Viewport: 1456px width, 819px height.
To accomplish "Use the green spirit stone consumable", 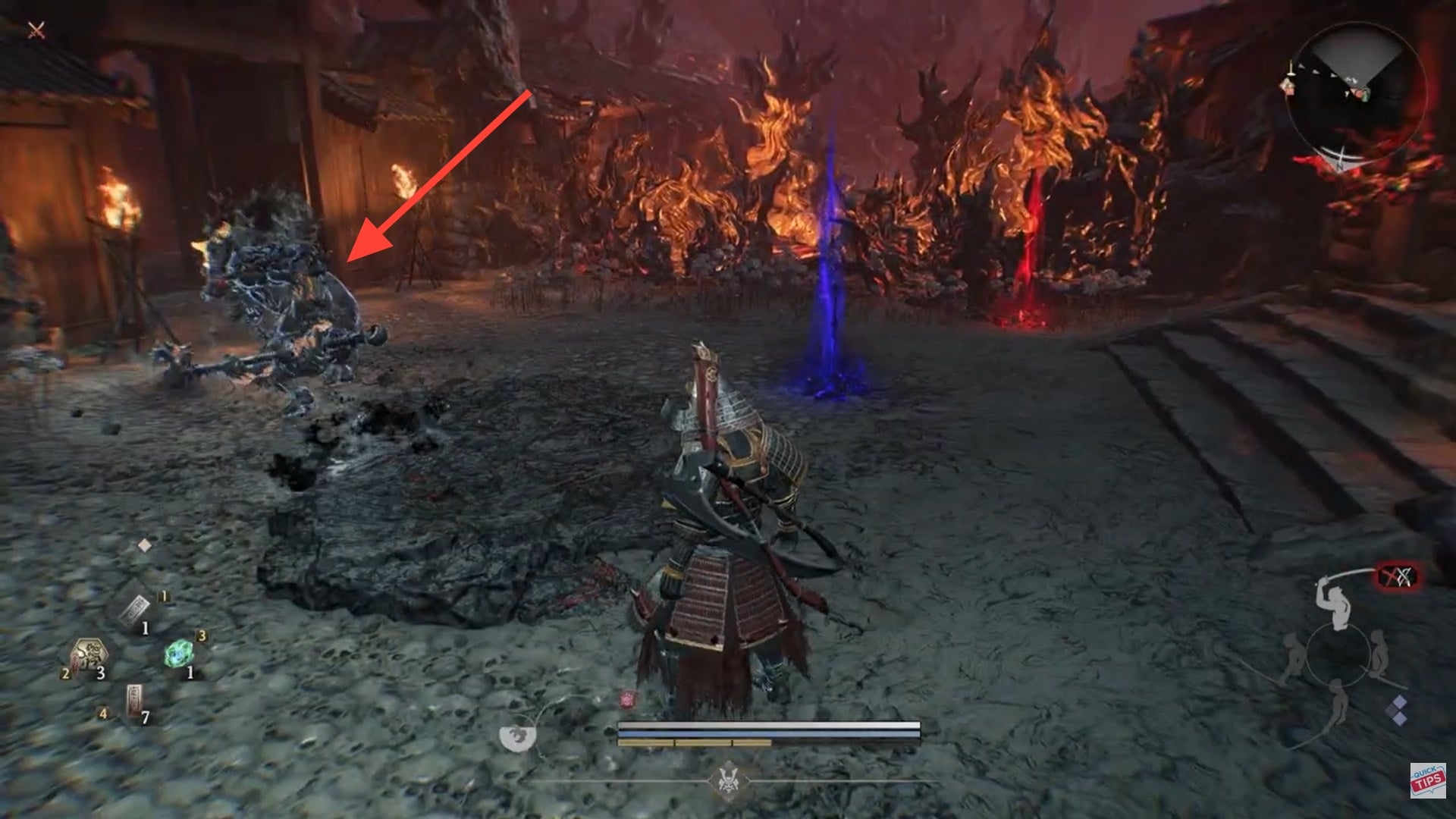I will [x=179, y=653].
